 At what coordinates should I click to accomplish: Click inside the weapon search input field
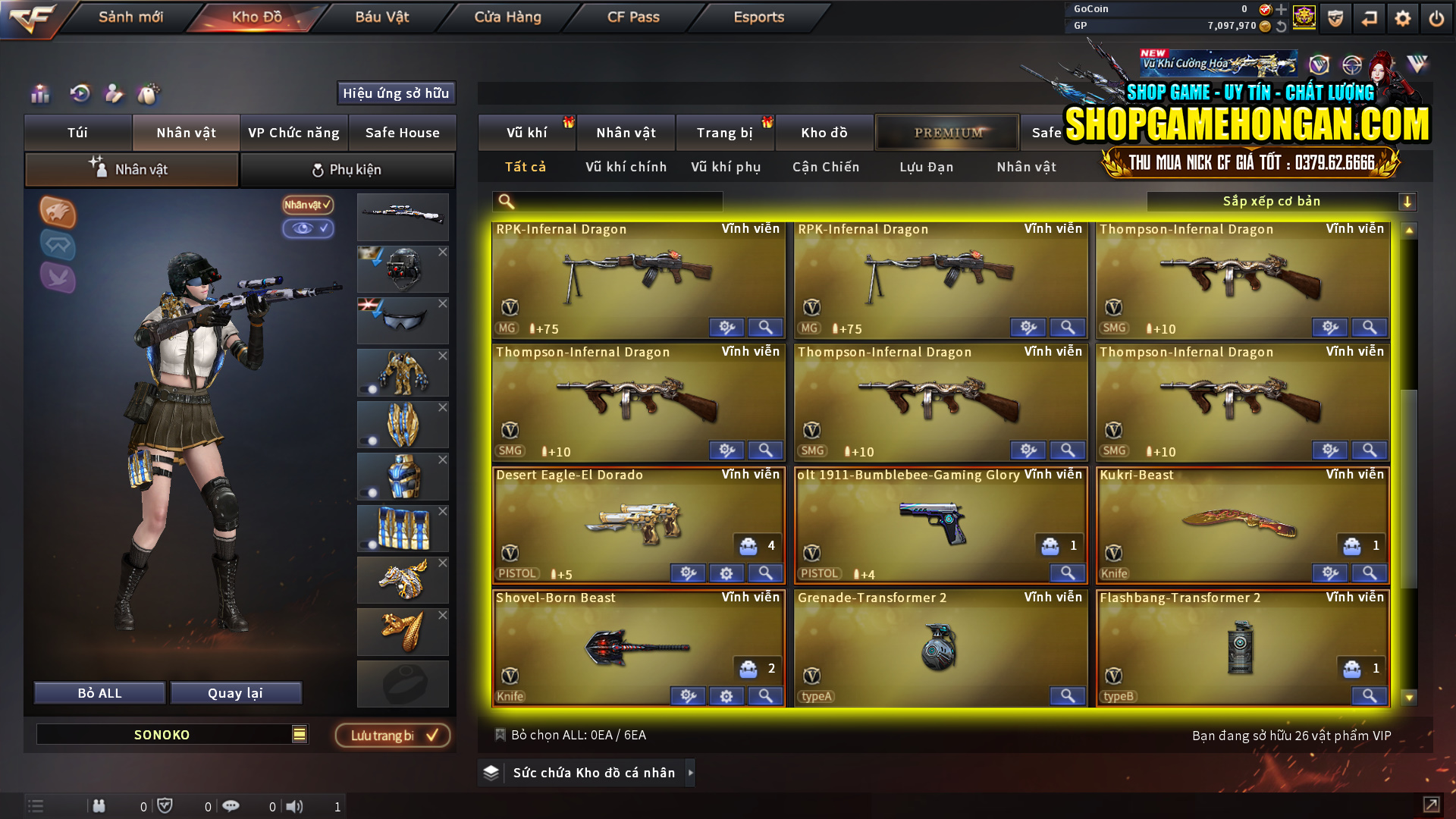(x=607, y=201)
